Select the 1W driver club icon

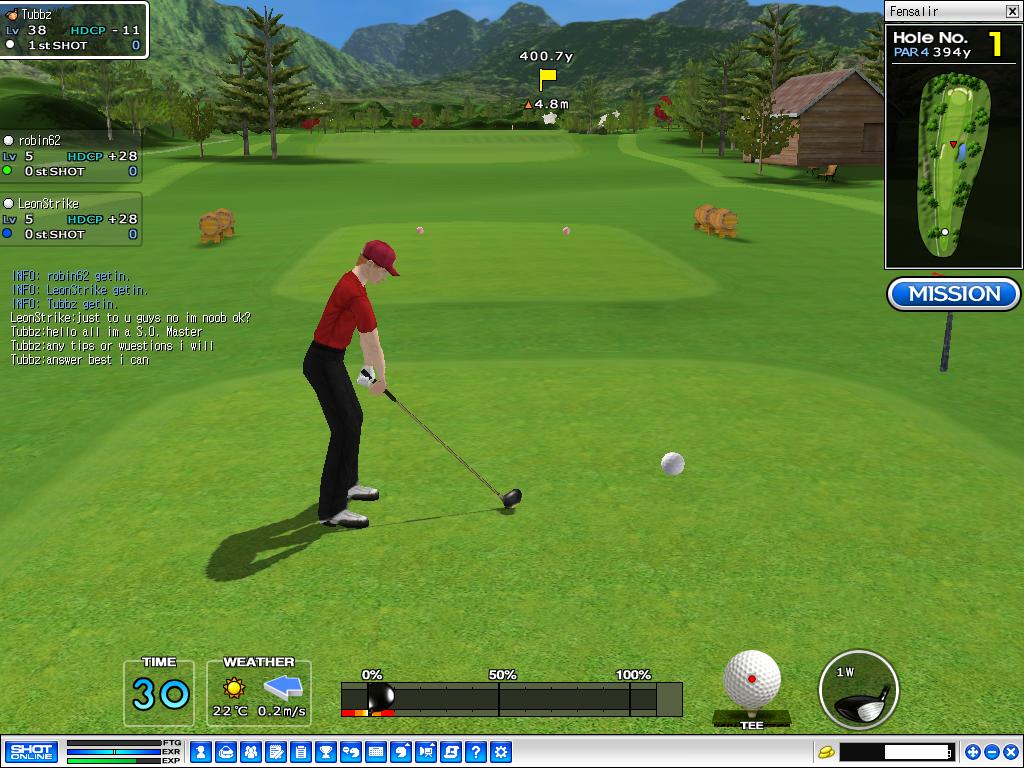tap(858, 689)
